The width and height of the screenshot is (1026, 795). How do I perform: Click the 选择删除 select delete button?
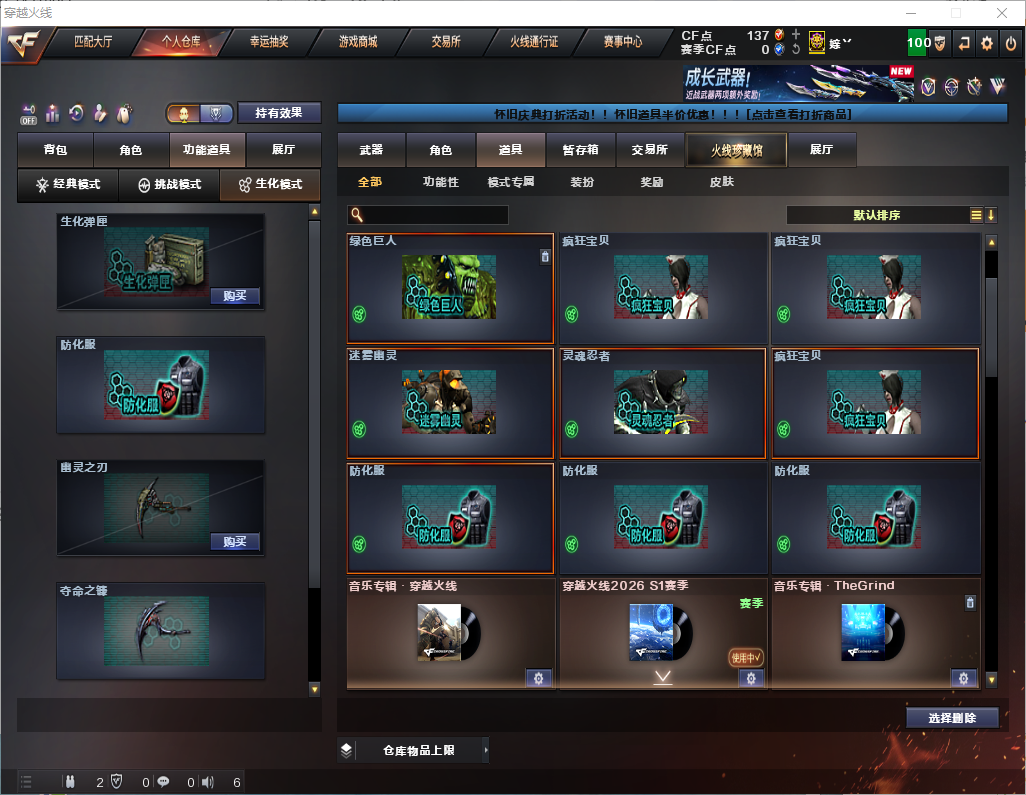[952, 718]
